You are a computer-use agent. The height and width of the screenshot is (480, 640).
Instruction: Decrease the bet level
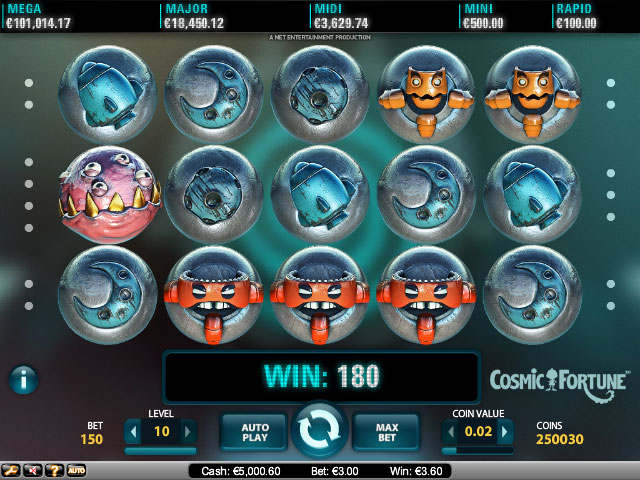(x=132, y=432)
